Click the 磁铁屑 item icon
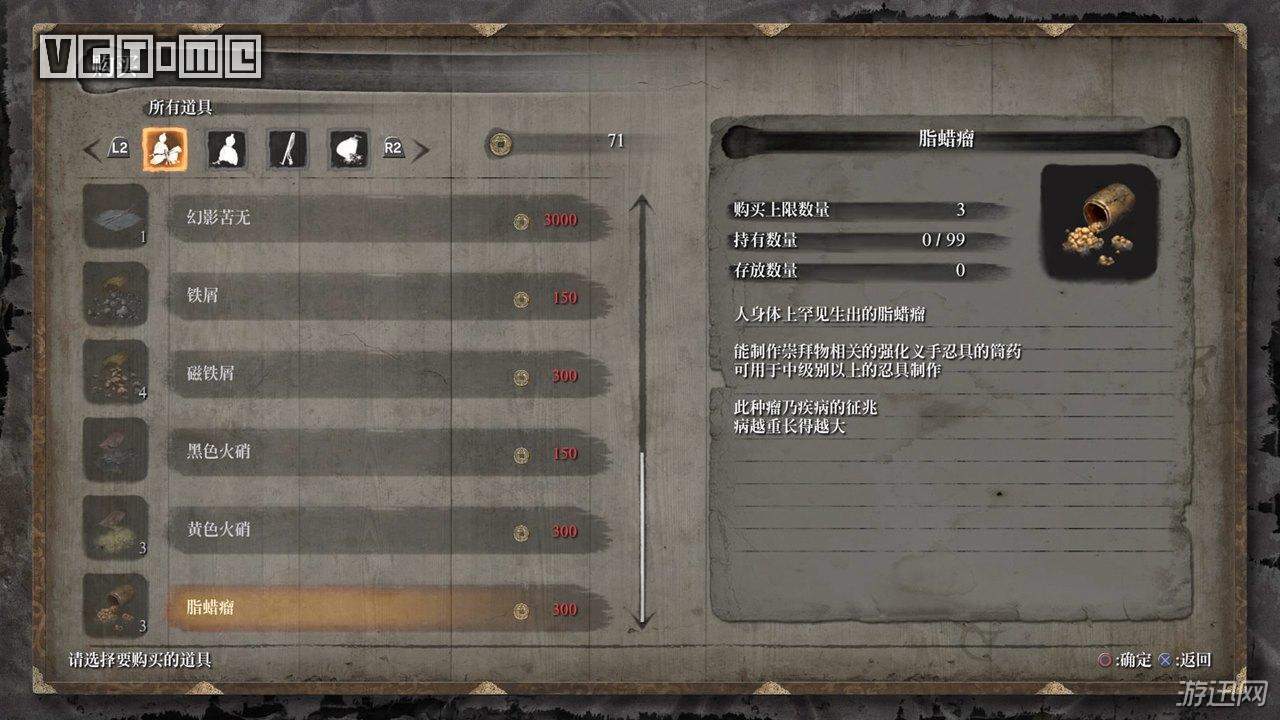Screen dimensions: 1280x720 coord(115,372)
